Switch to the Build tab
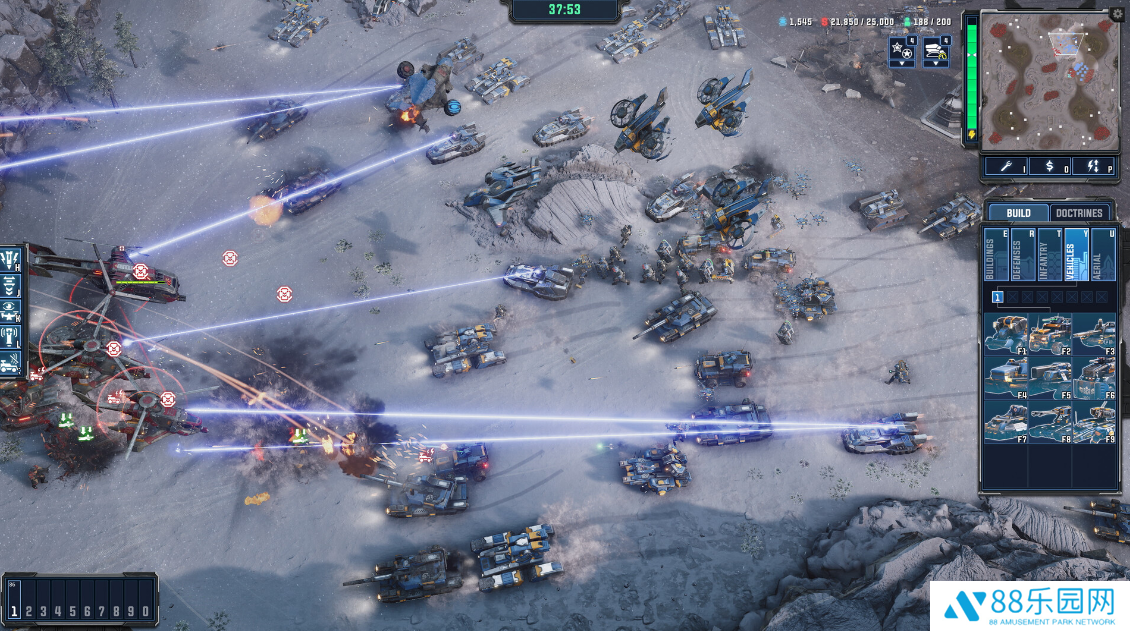 coord(1018,213)
